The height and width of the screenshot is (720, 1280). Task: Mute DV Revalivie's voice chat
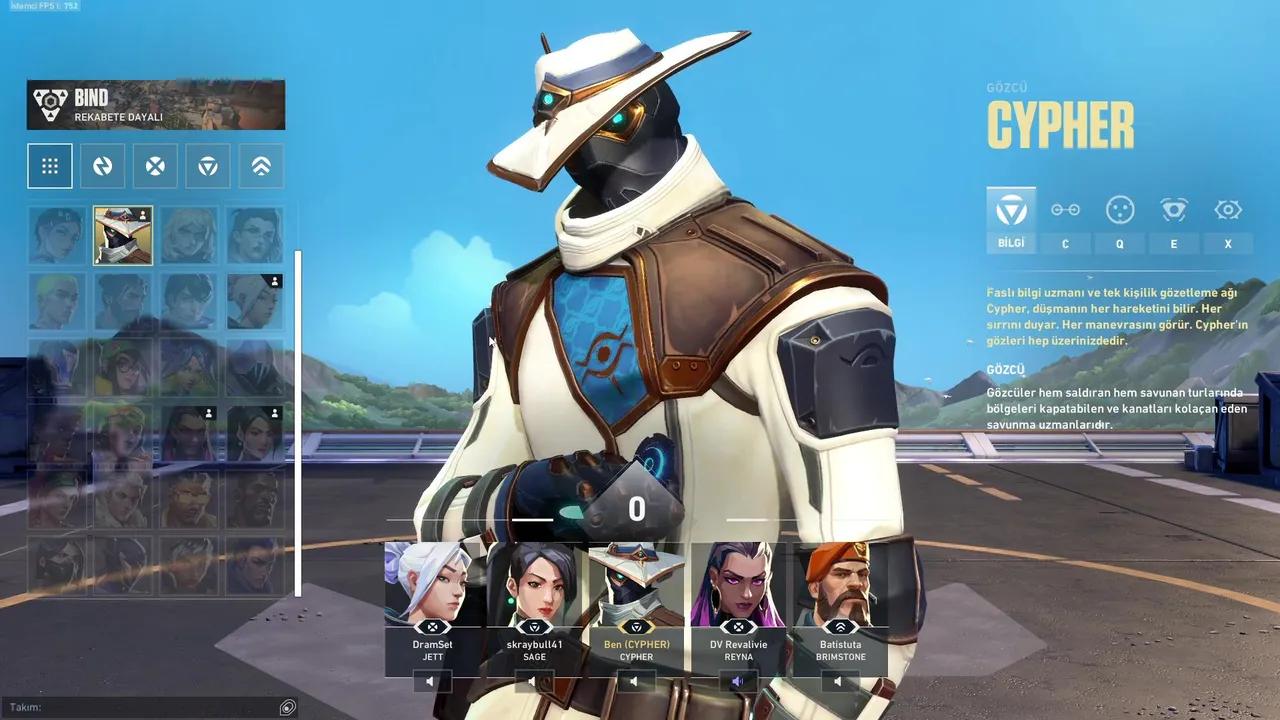[739, 680]
